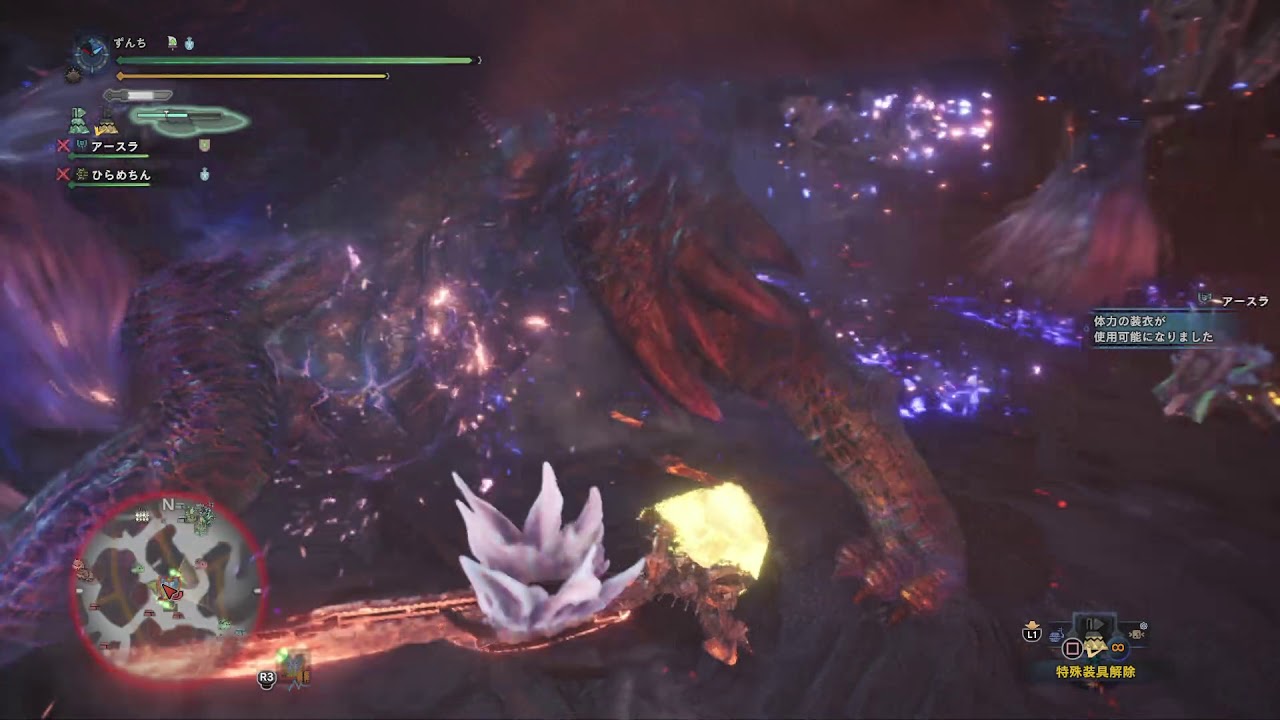Select the blue barrel item left of the mantle

click(1057, 634)
